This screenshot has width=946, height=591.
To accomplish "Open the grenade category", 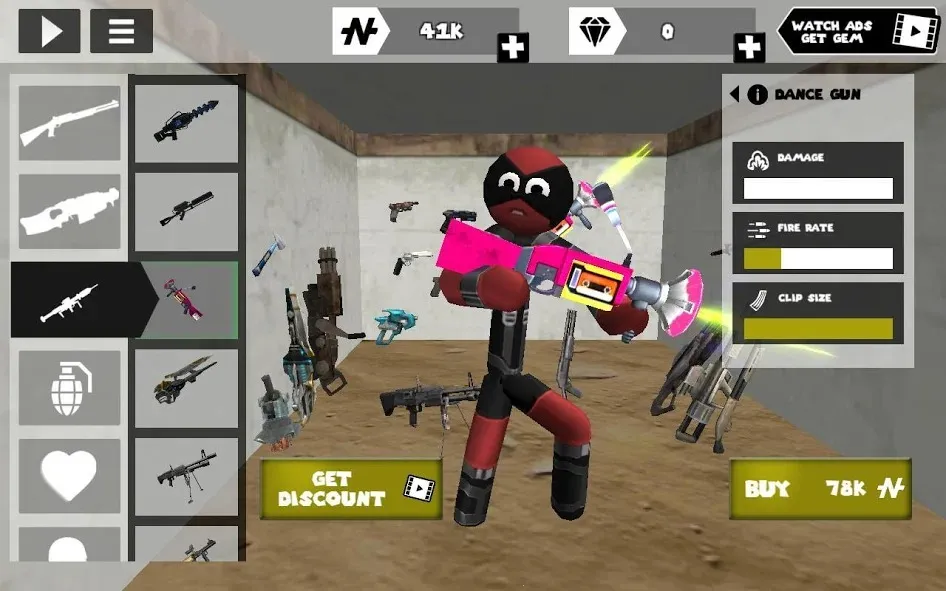I will 69,388.
